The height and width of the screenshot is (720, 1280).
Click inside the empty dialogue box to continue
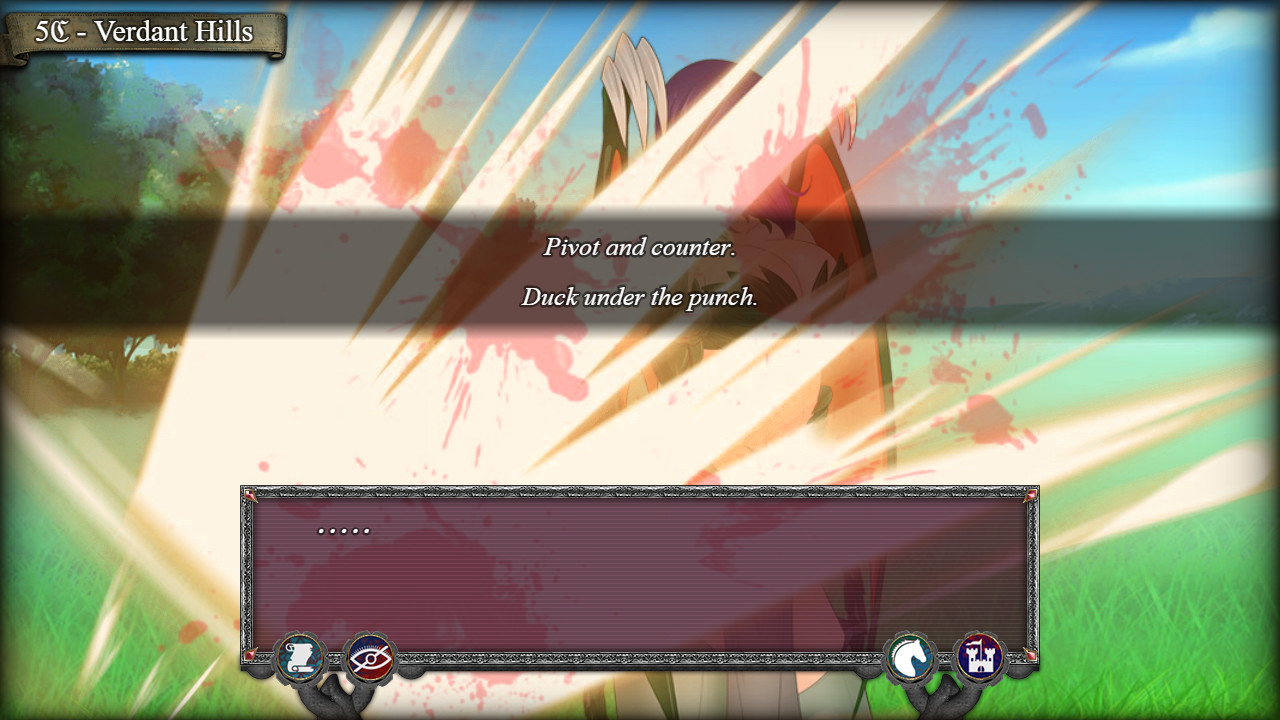640,575
